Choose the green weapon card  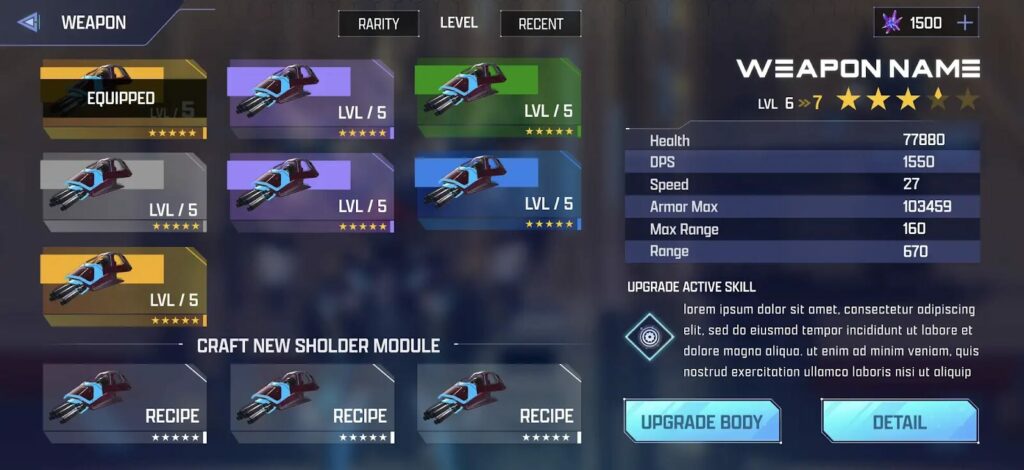(497, 99)
